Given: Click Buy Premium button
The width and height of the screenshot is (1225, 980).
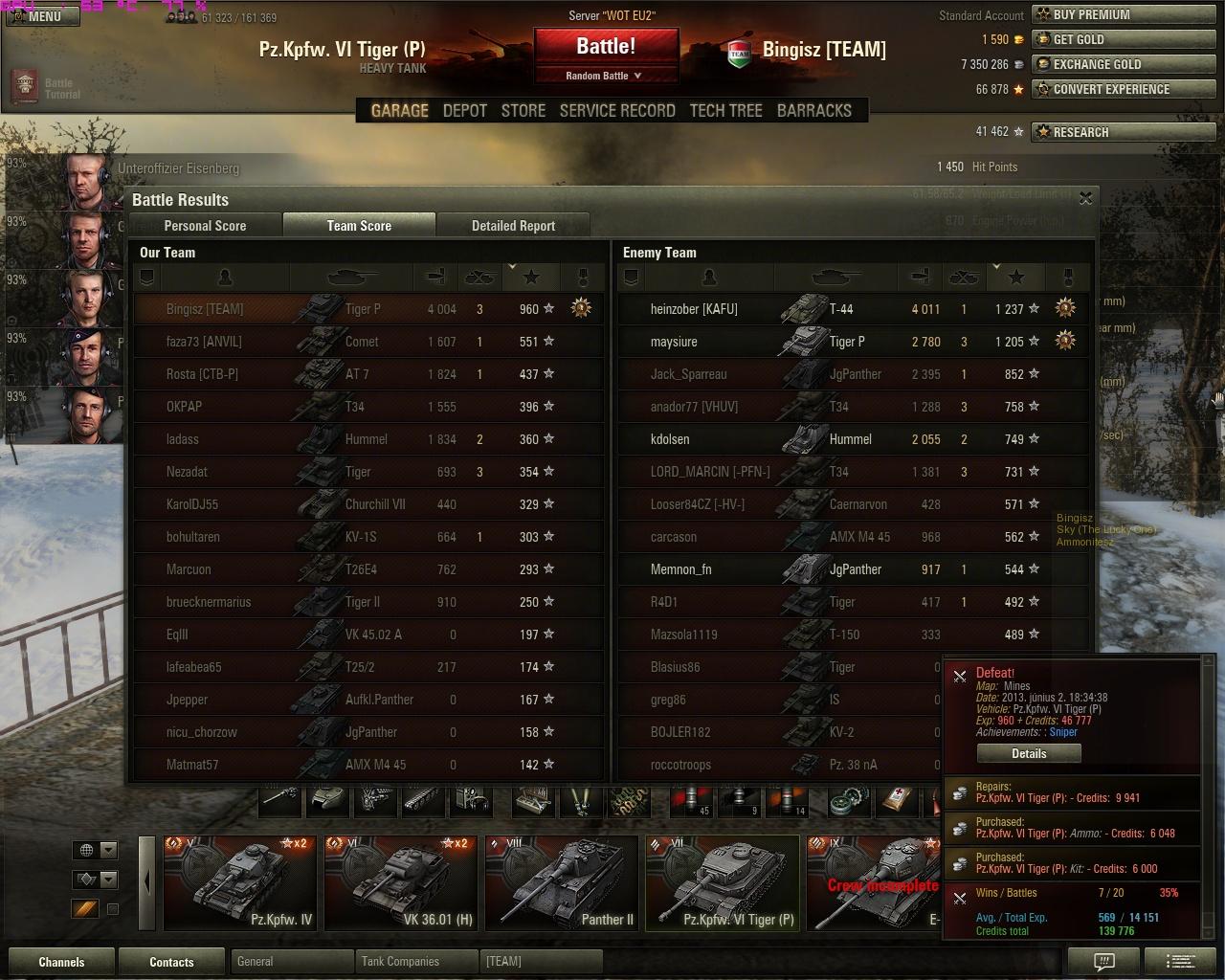Looking at the screenshot, I should 1127,14.
